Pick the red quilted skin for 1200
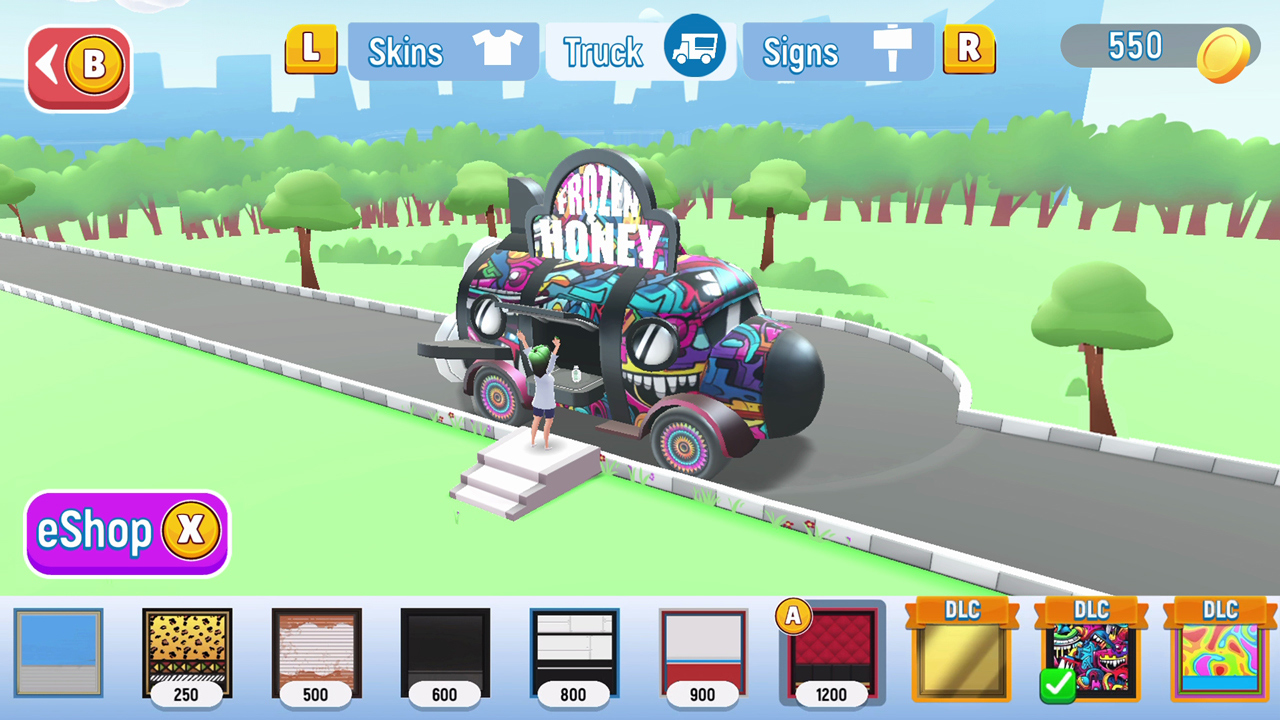1280x720 pixels. (x=832, y=655)
